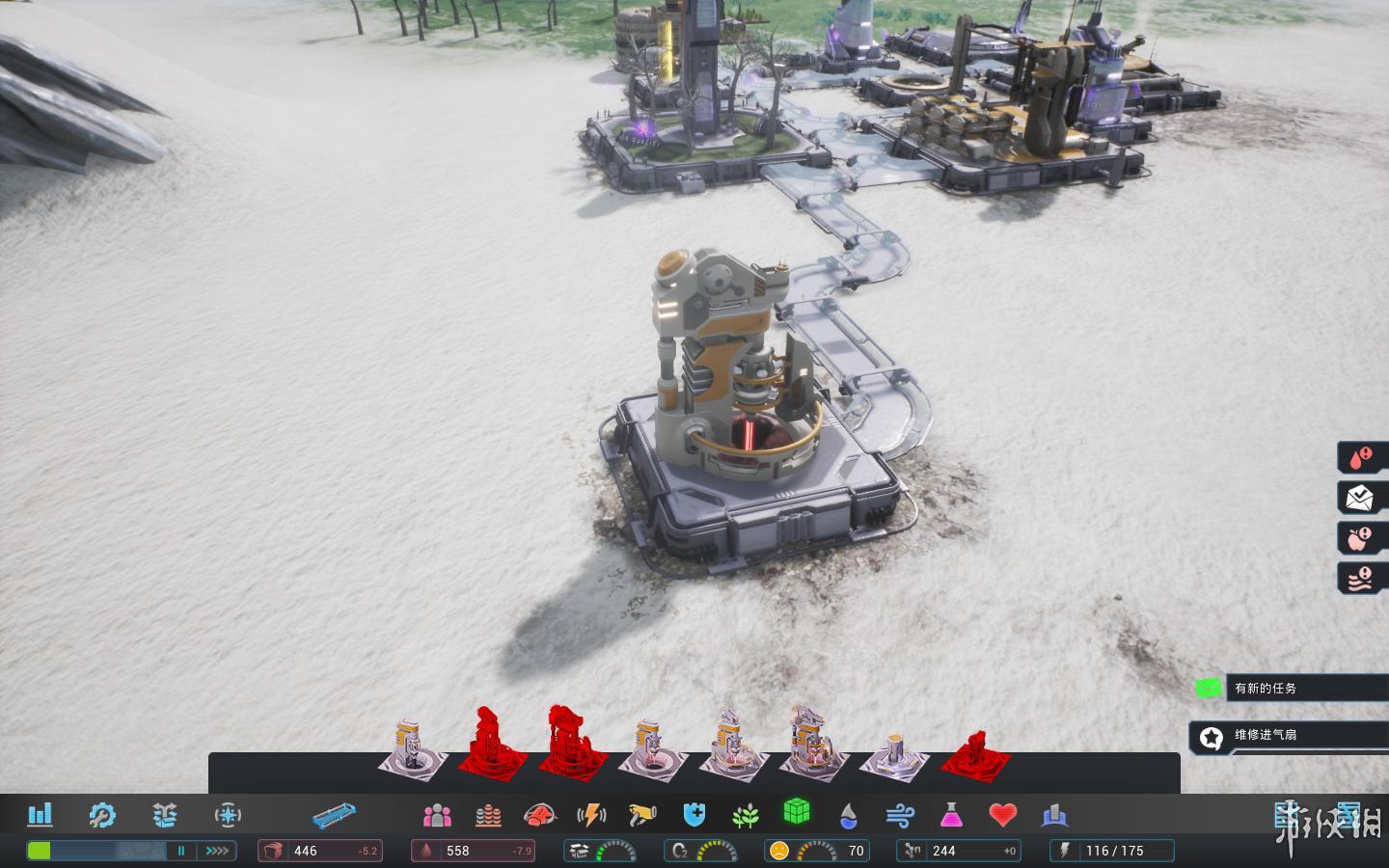Open the pink flask research category

[x=951, y=816]
